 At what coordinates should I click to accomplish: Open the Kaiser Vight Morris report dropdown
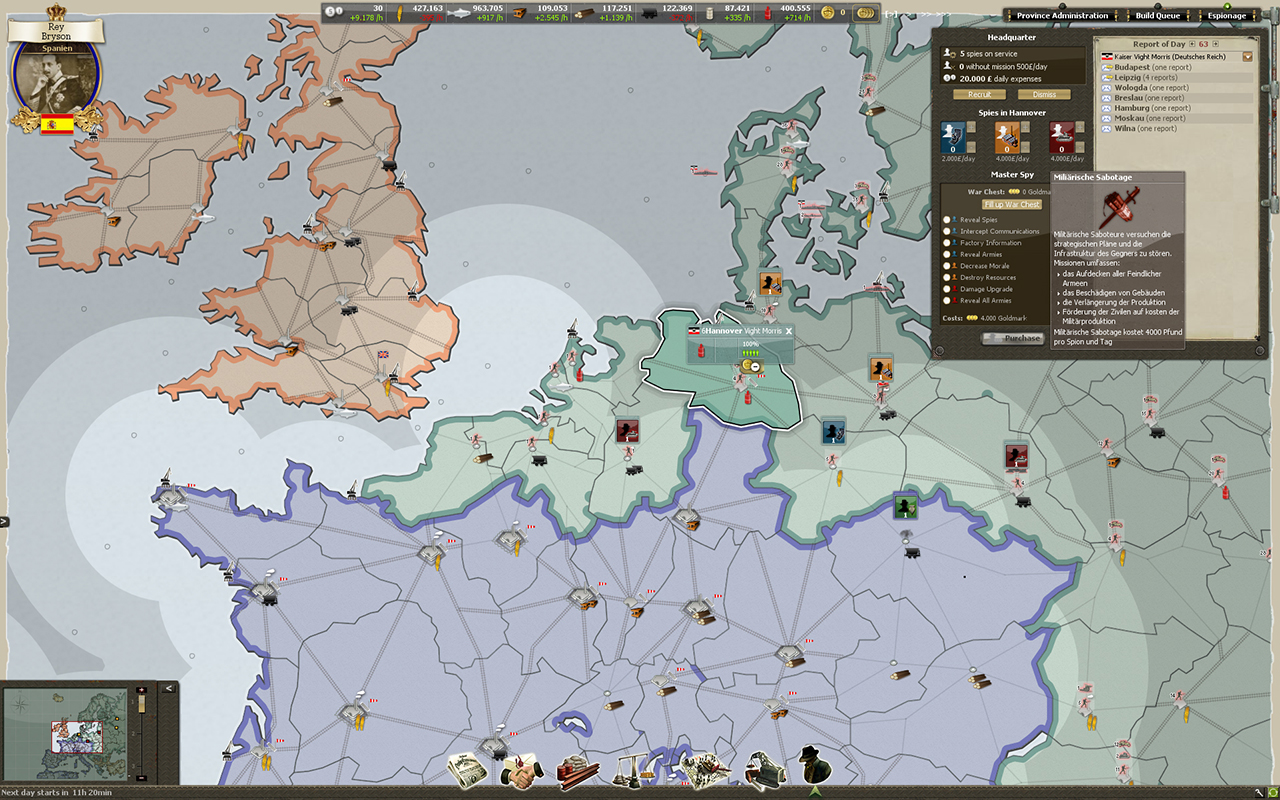click(1247, 57)
